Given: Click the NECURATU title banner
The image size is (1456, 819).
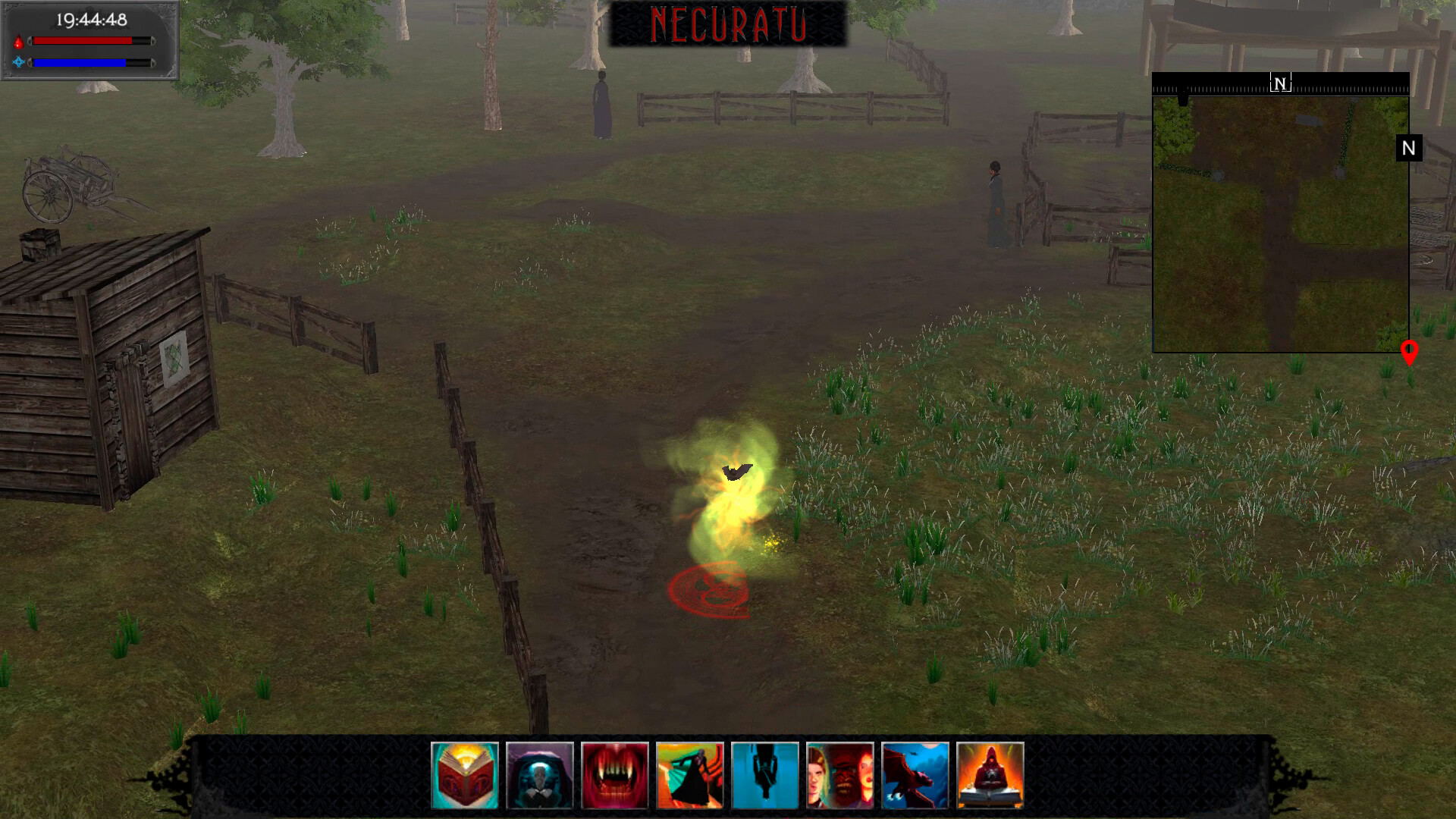Looking at the screenshot, I should (730, 23).
